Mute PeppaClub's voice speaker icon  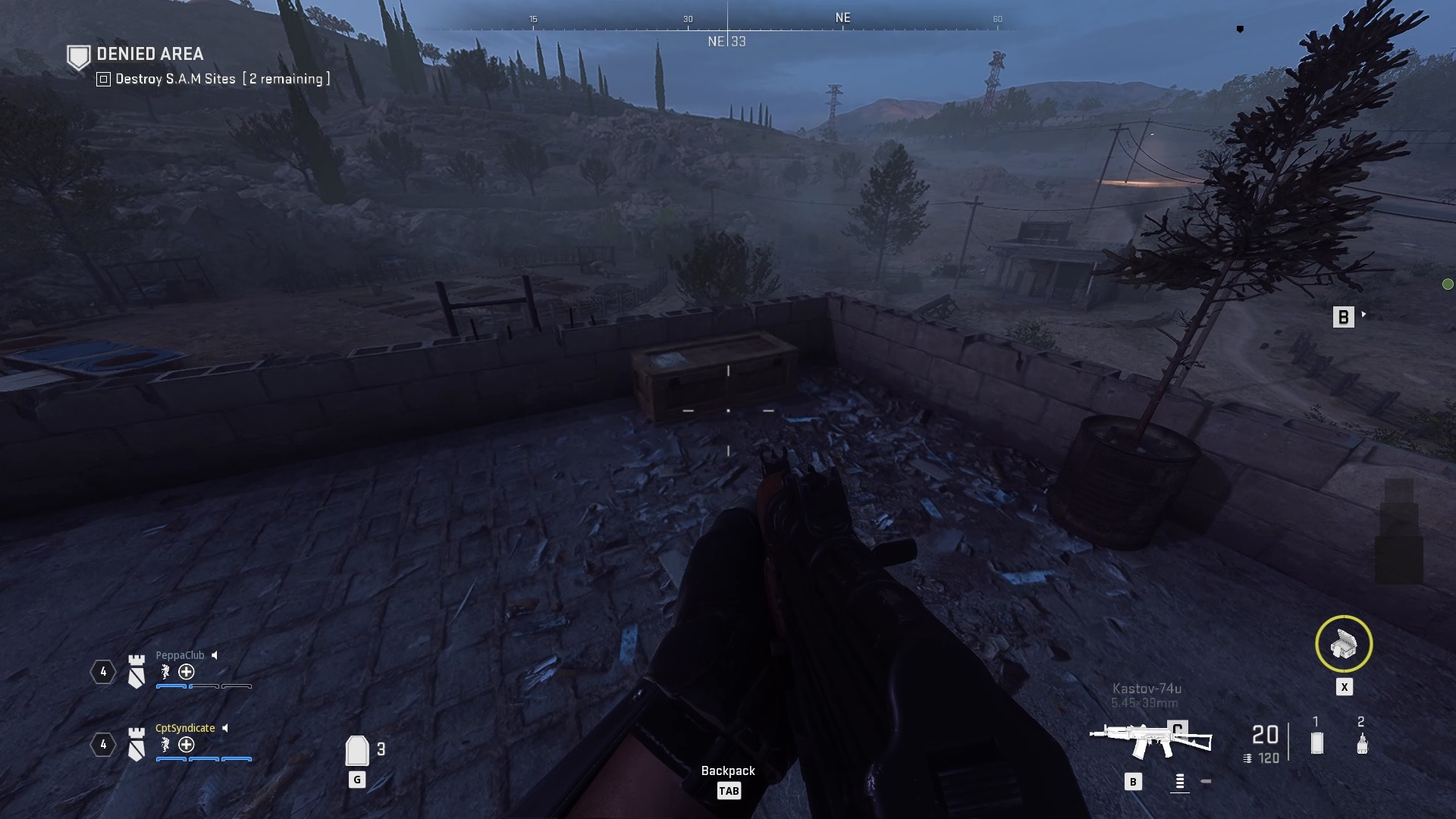[215, 654]
